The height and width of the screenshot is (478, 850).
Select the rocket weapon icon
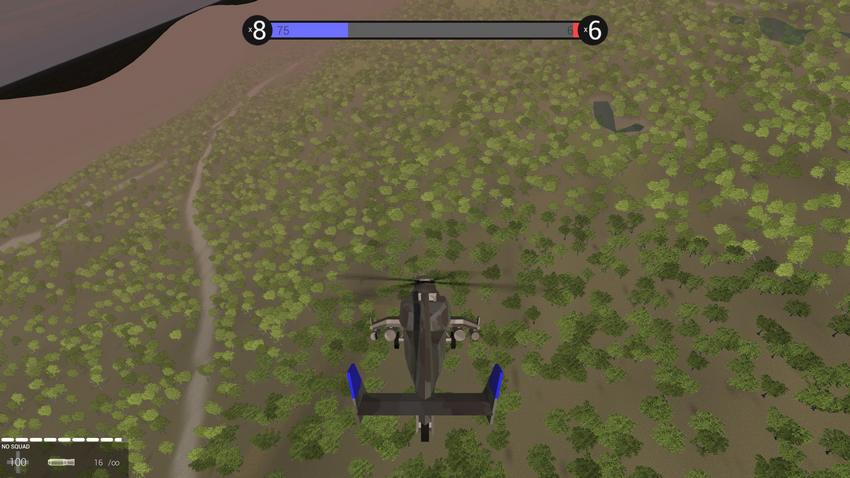[x=61, y=462]
